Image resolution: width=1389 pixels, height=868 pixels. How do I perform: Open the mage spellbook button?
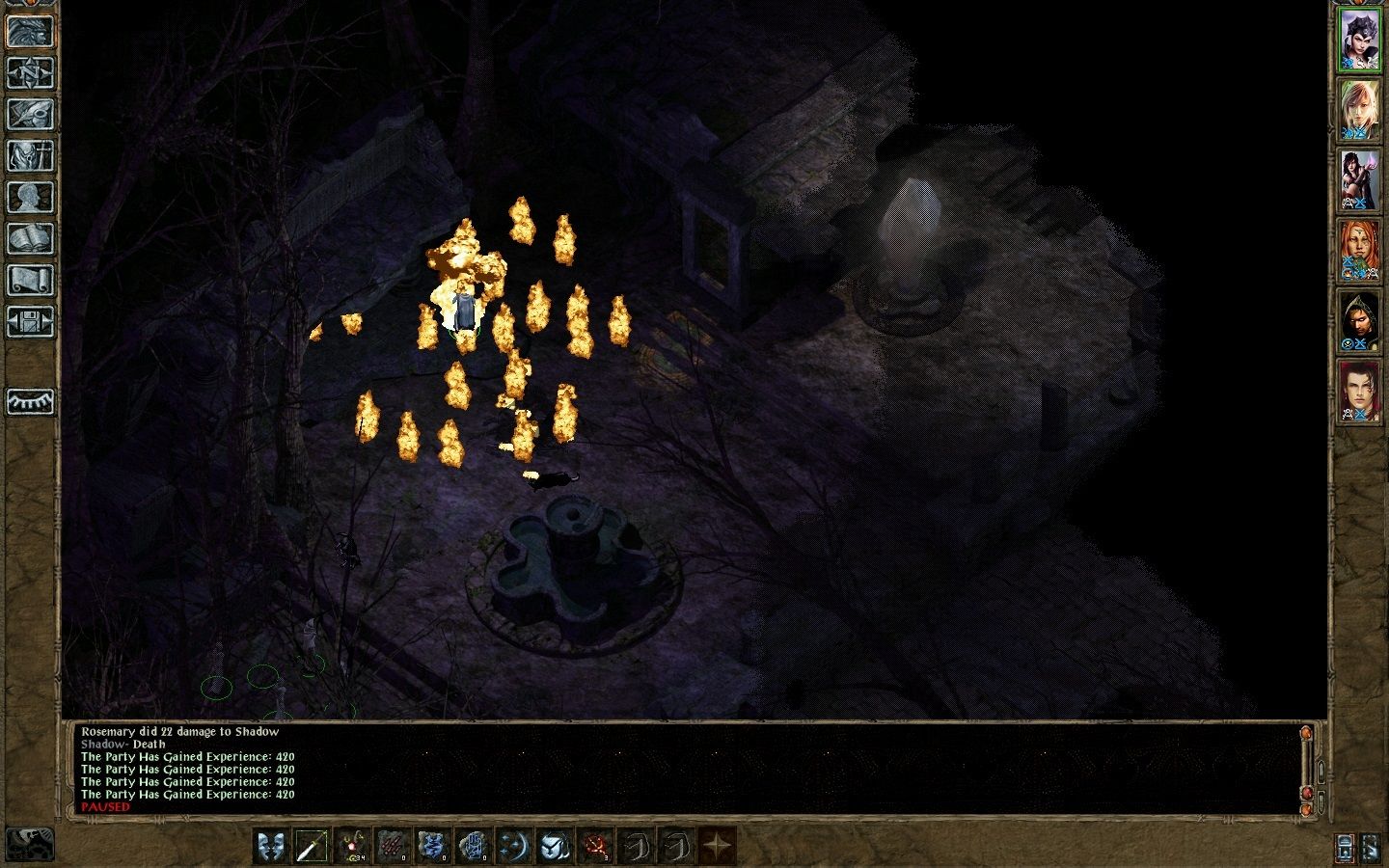point(30,238)
